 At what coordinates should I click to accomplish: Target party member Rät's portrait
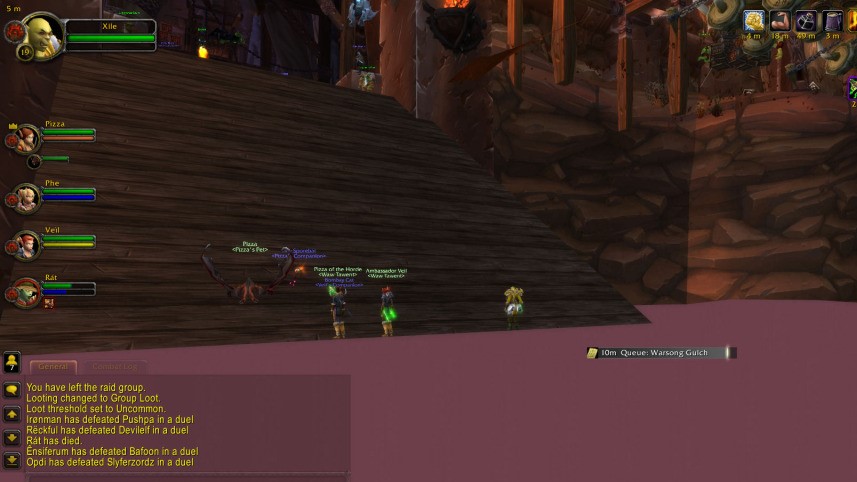pos(27,292)
